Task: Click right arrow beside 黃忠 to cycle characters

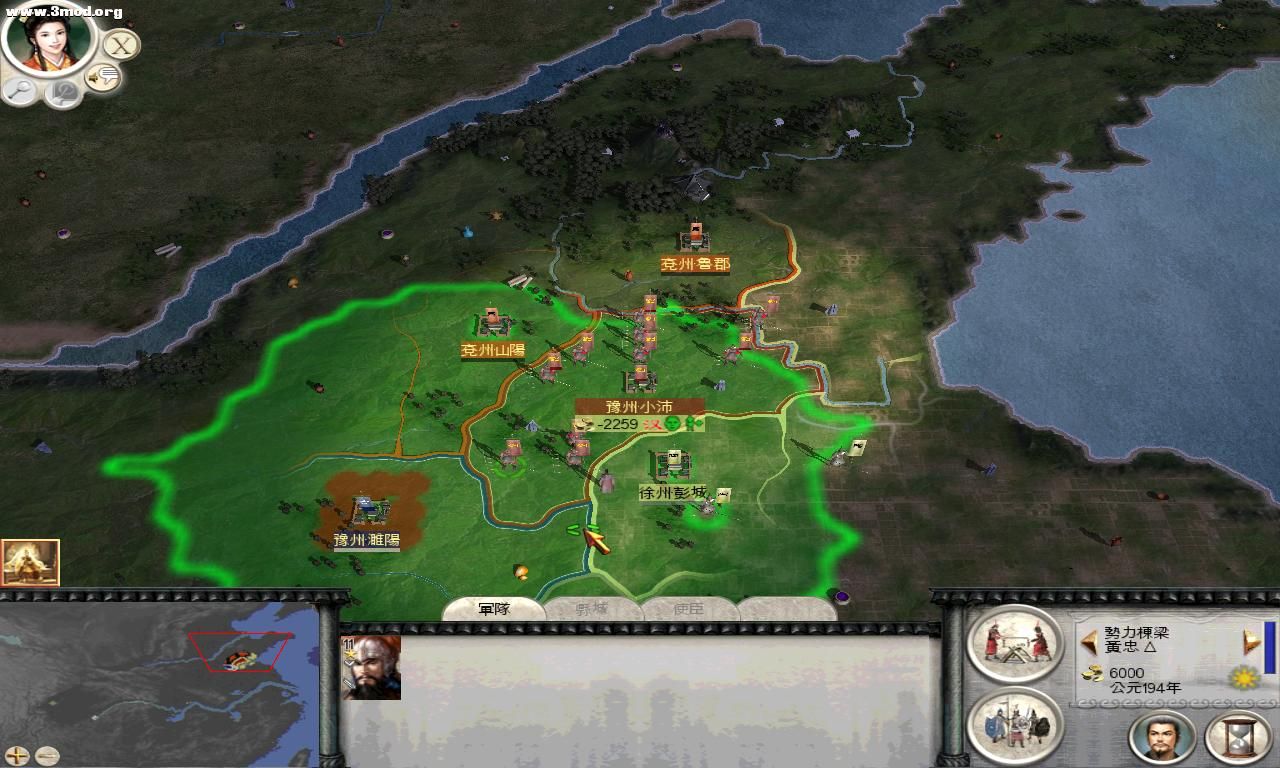Action: pos(1250,640)
